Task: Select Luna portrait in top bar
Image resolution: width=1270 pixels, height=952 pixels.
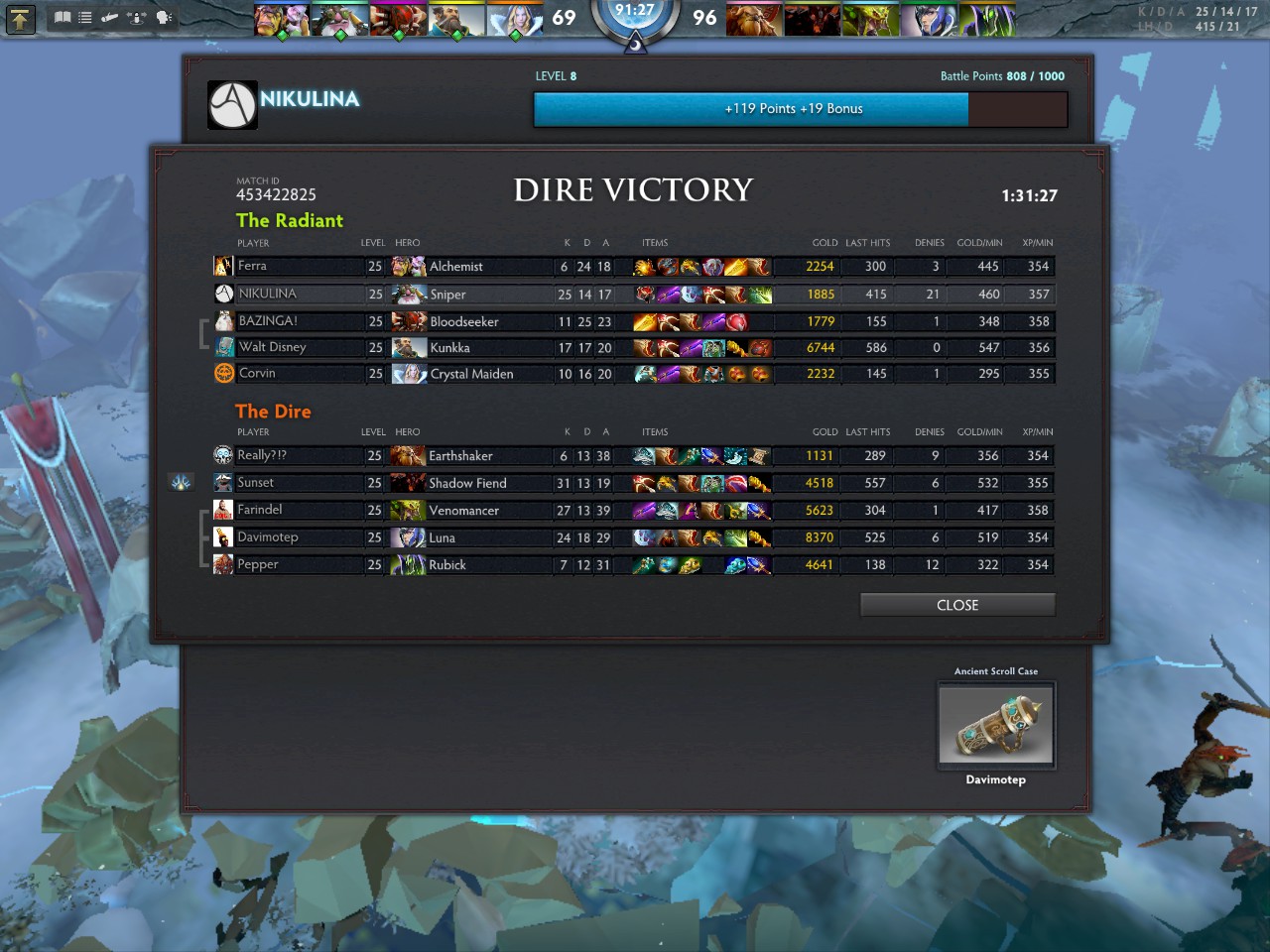Action: click(x=929, y=20)
